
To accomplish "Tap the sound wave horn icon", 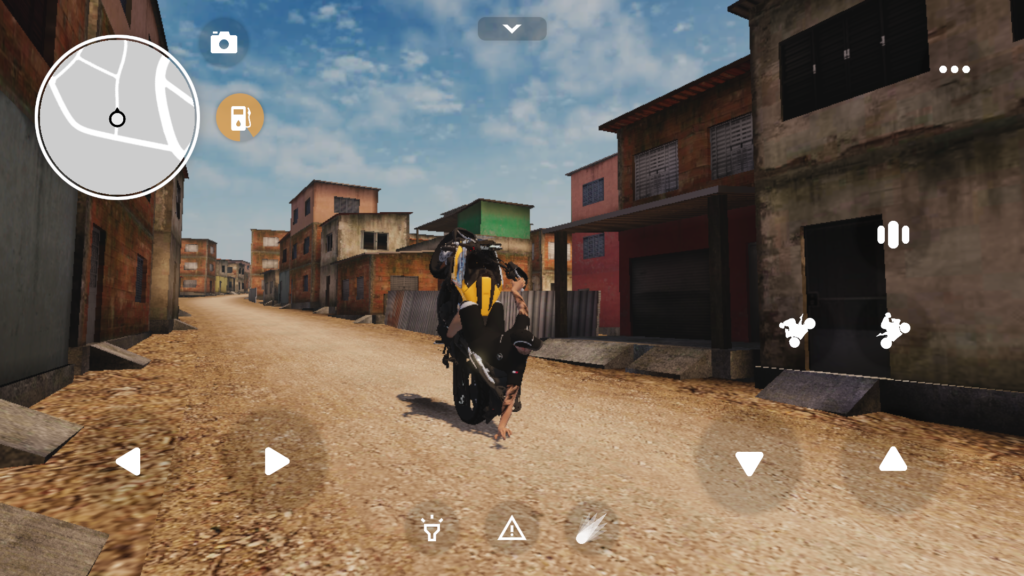I will 892,235.
